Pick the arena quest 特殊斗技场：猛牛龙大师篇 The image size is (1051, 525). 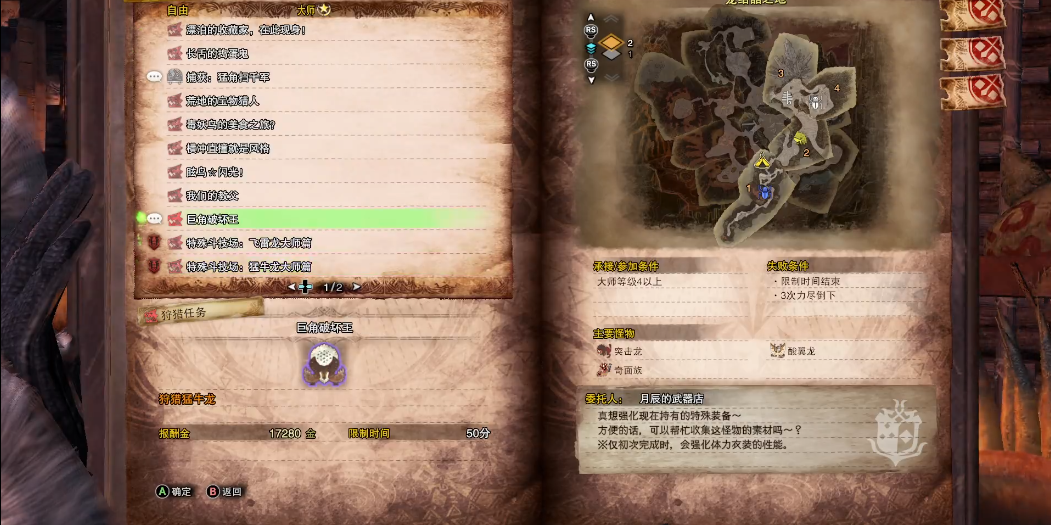[x=248, y=266]
